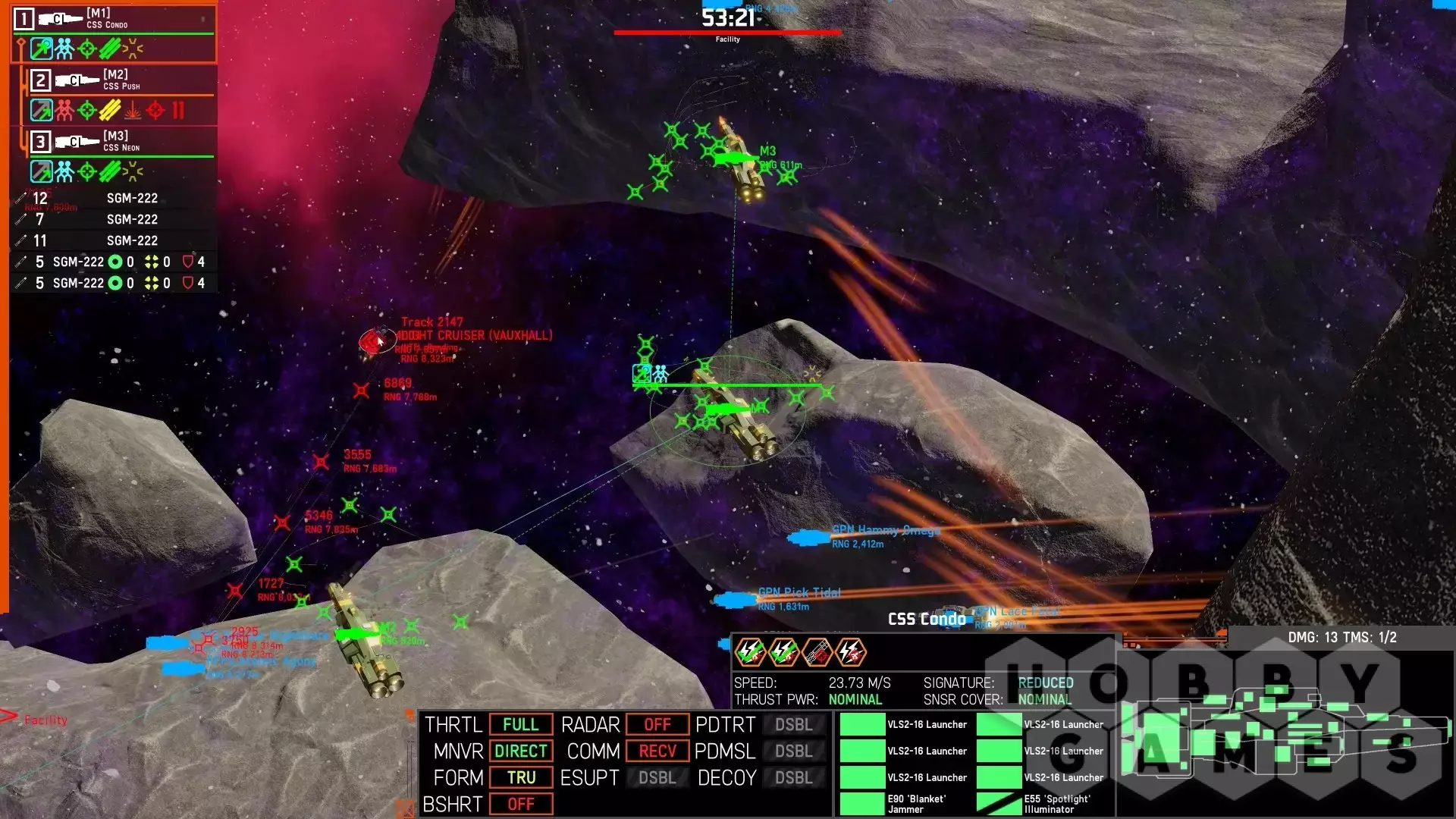Screen dimensions: 1456x819
Task: Choose missile group 7 SGM-222
Action: coord(114,220)
